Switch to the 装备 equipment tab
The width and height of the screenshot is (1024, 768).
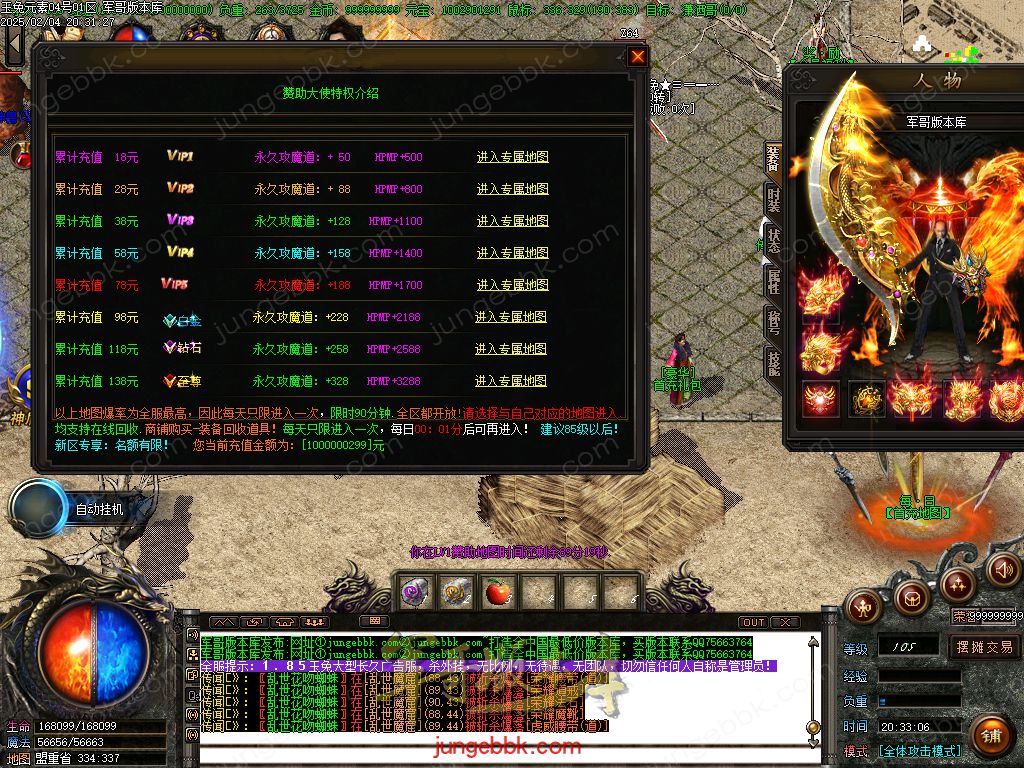point(773,157)
